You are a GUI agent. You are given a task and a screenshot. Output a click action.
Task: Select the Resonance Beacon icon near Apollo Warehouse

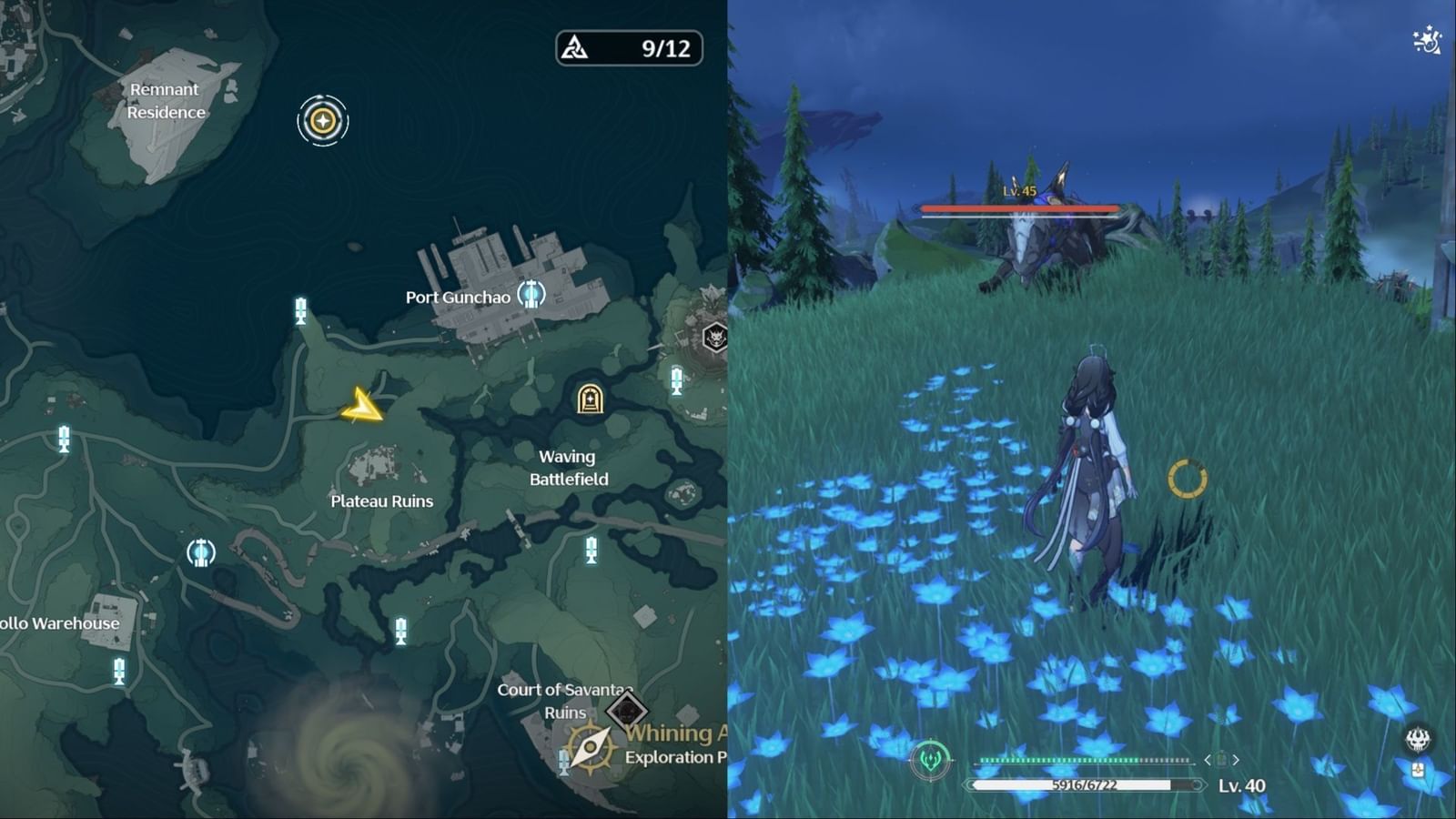(201, 551)
